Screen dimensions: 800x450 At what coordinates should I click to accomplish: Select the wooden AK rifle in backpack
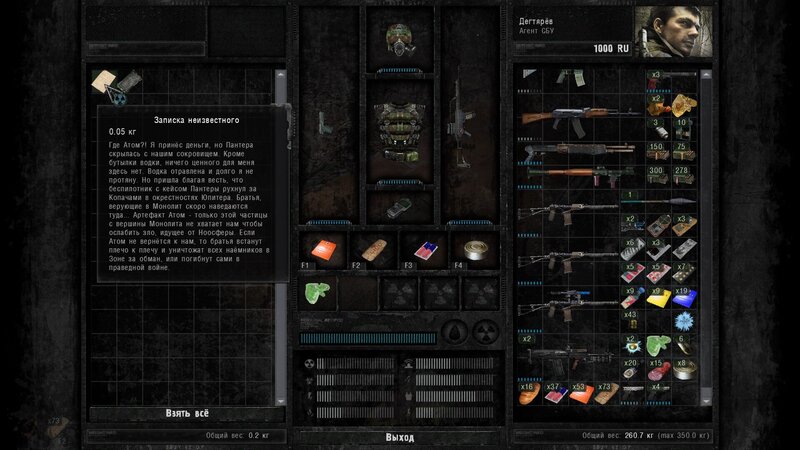point(570,118)
